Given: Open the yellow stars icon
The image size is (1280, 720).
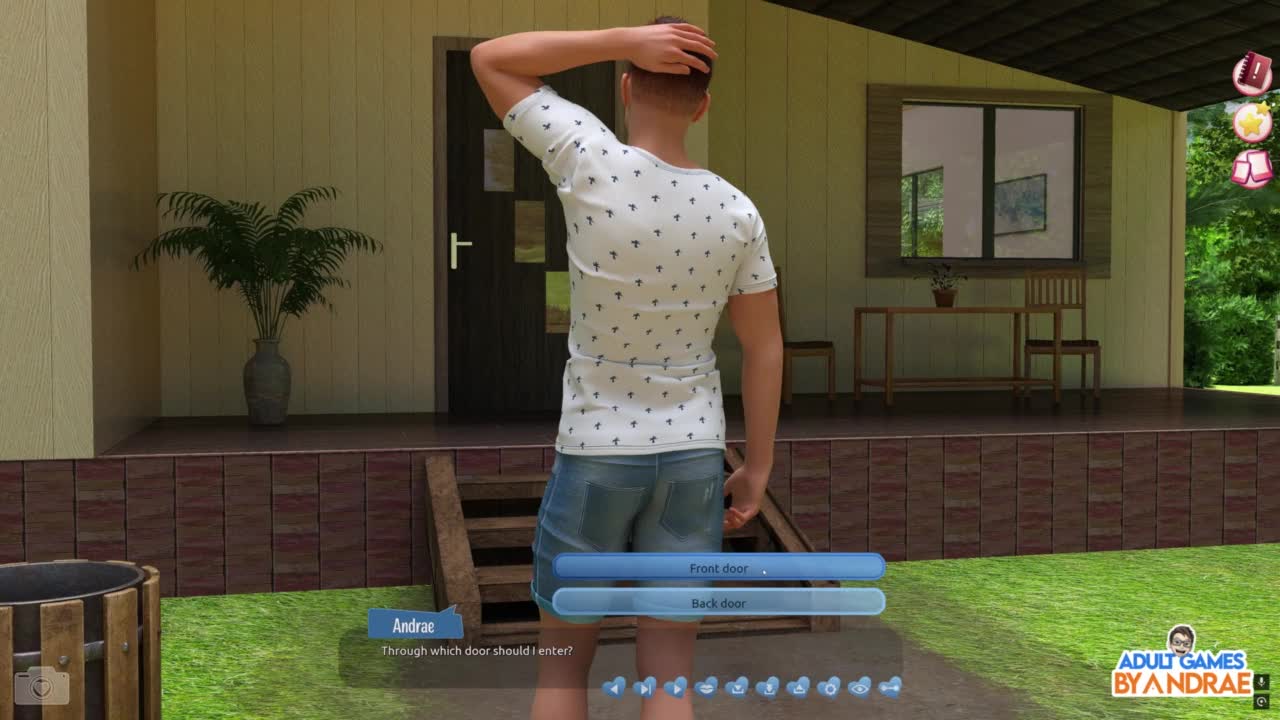Looking at the screenshot, I should 1252,122.
